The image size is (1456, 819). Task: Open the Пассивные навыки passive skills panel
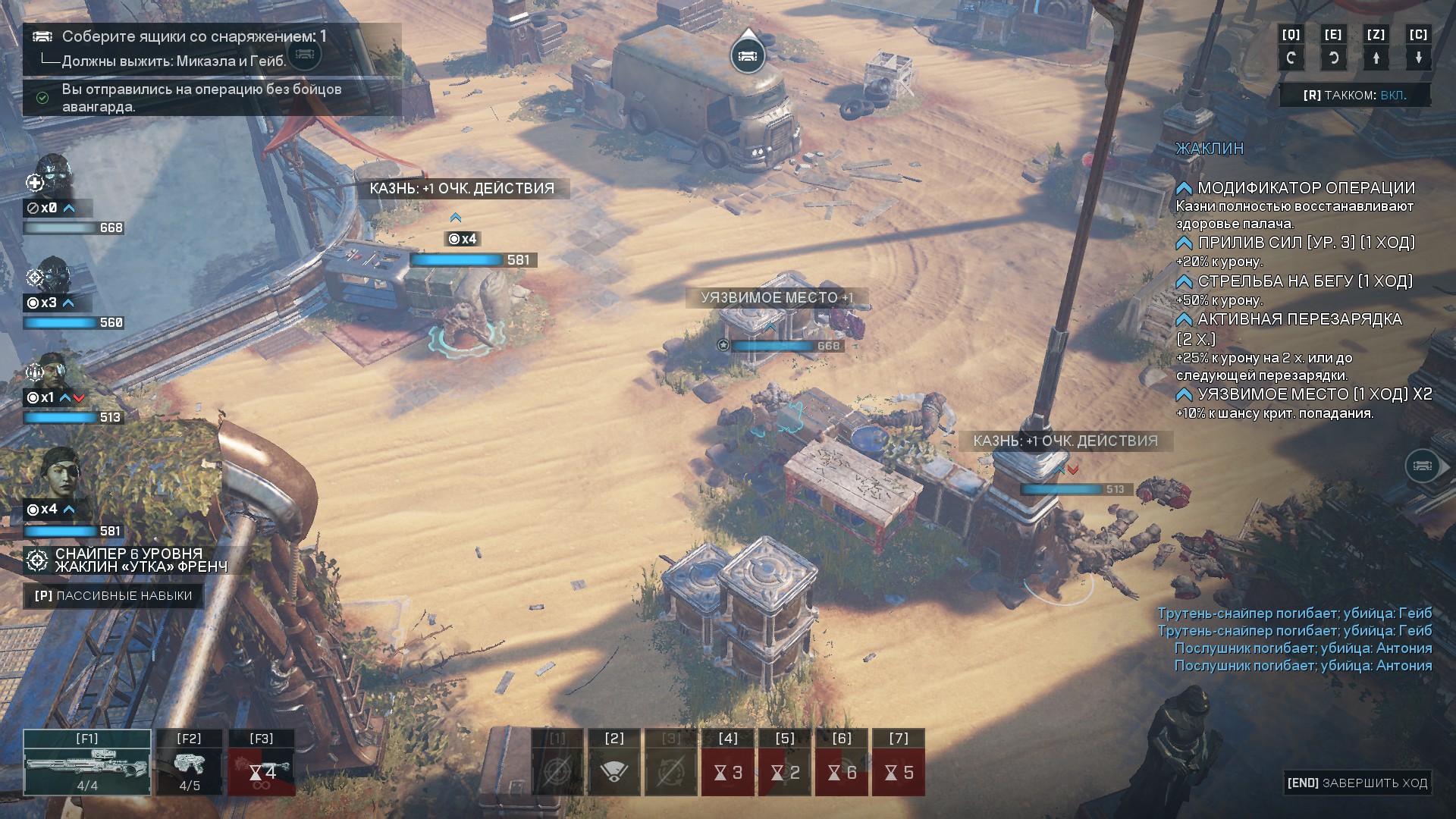pos(114,595)
